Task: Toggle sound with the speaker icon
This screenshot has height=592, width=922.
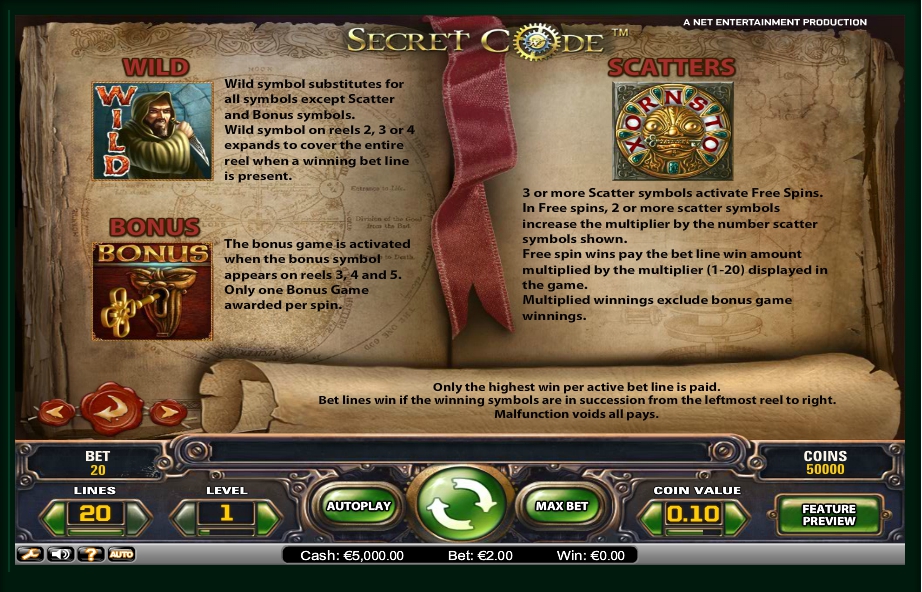Action: (61, 554)
